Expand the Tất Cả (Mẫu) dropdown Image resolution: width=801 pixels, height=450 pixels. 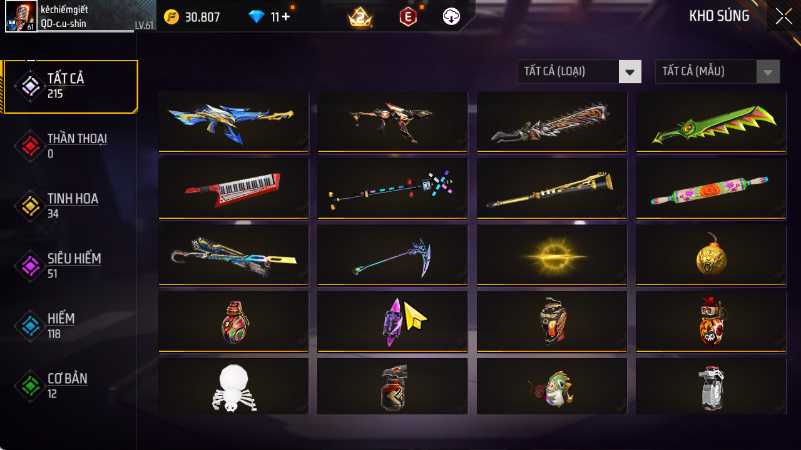(717, 71)
